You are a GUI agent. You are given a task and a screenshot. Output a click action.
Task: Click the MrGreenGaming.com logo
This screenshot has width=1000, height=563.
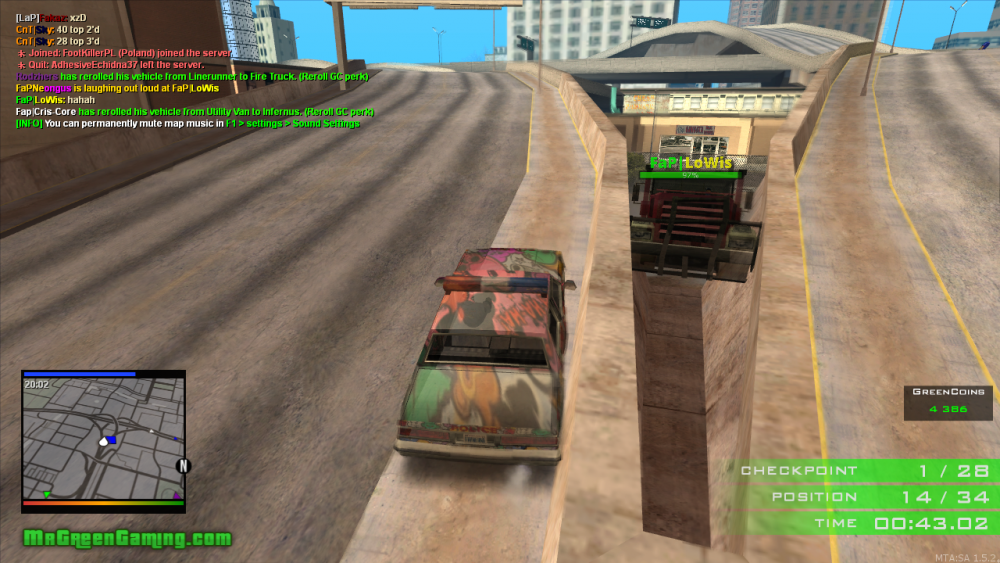(127, 539)
